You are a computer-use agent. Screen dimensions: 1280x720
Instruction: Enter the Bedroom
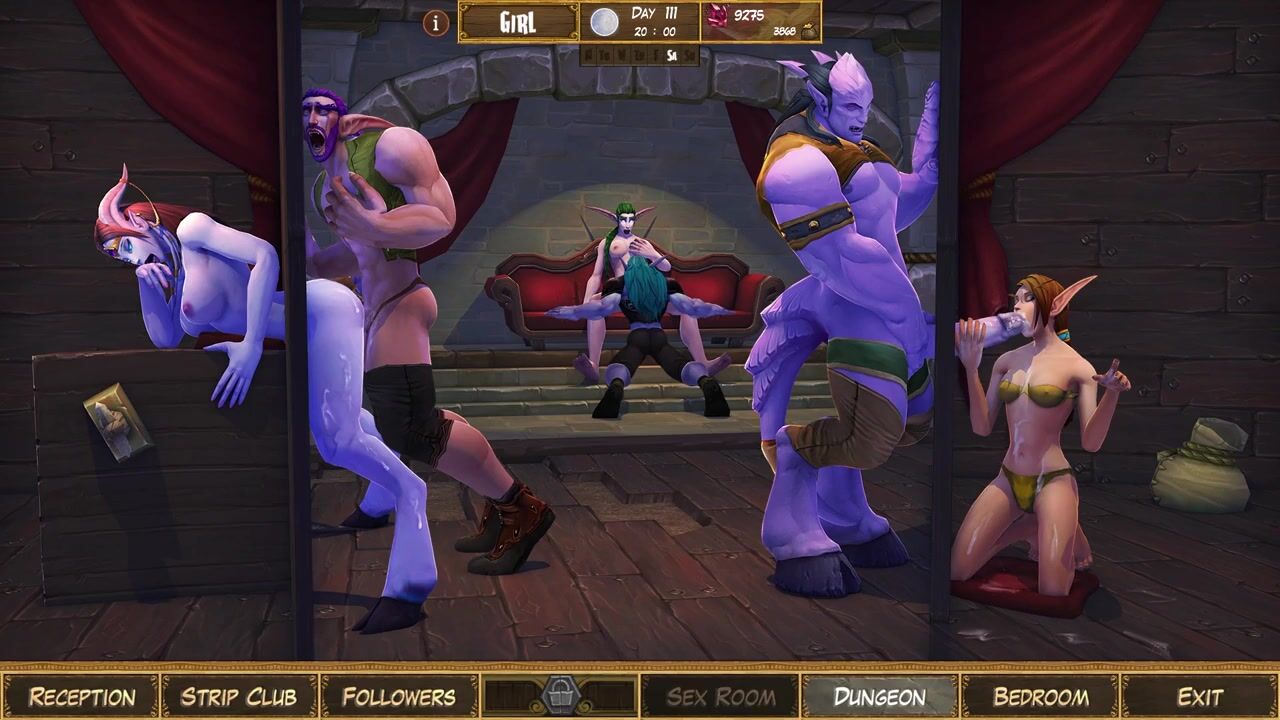pos(1040,696)
